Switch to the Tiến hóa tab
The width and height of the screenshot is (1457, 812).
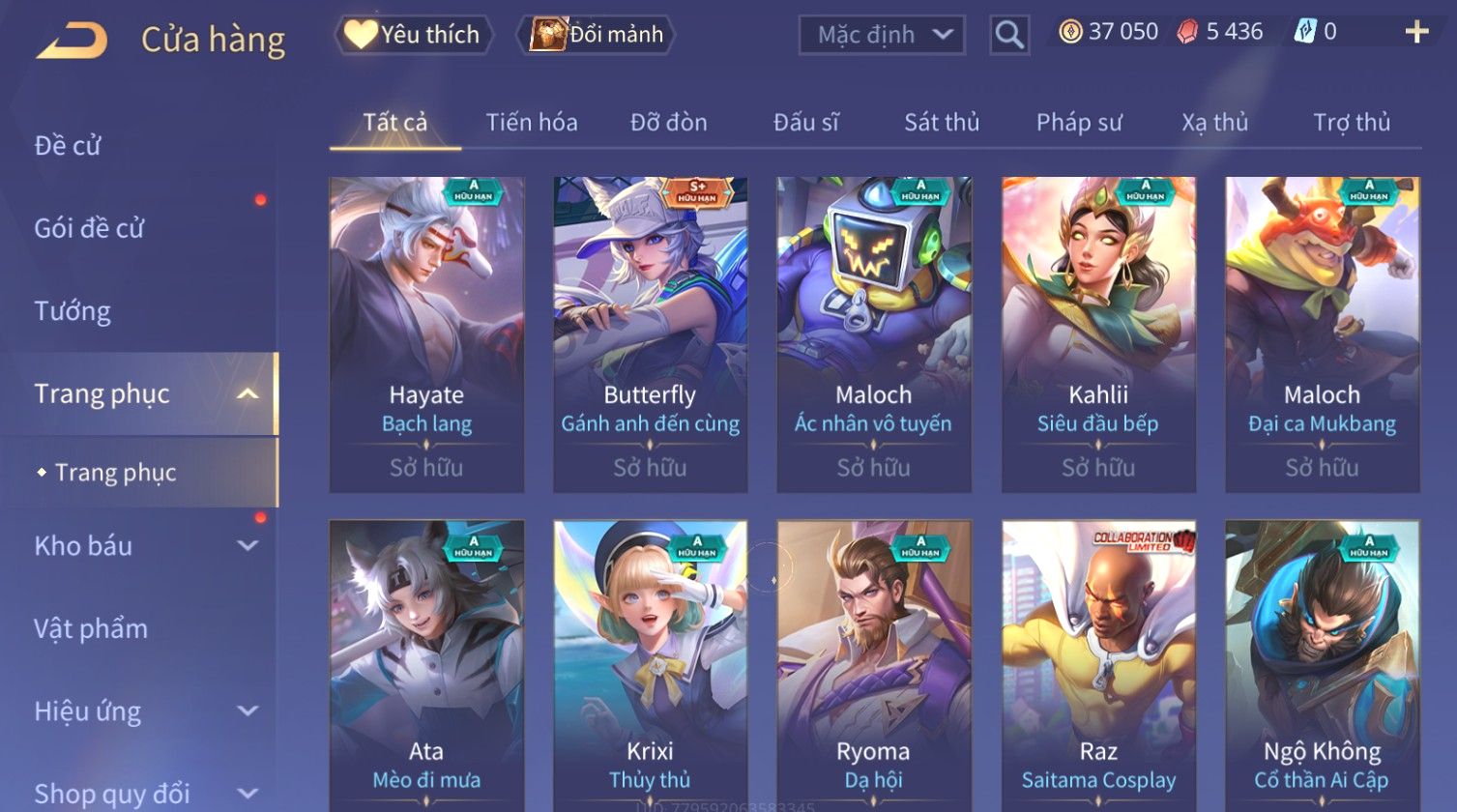click(x=531, y=123)
